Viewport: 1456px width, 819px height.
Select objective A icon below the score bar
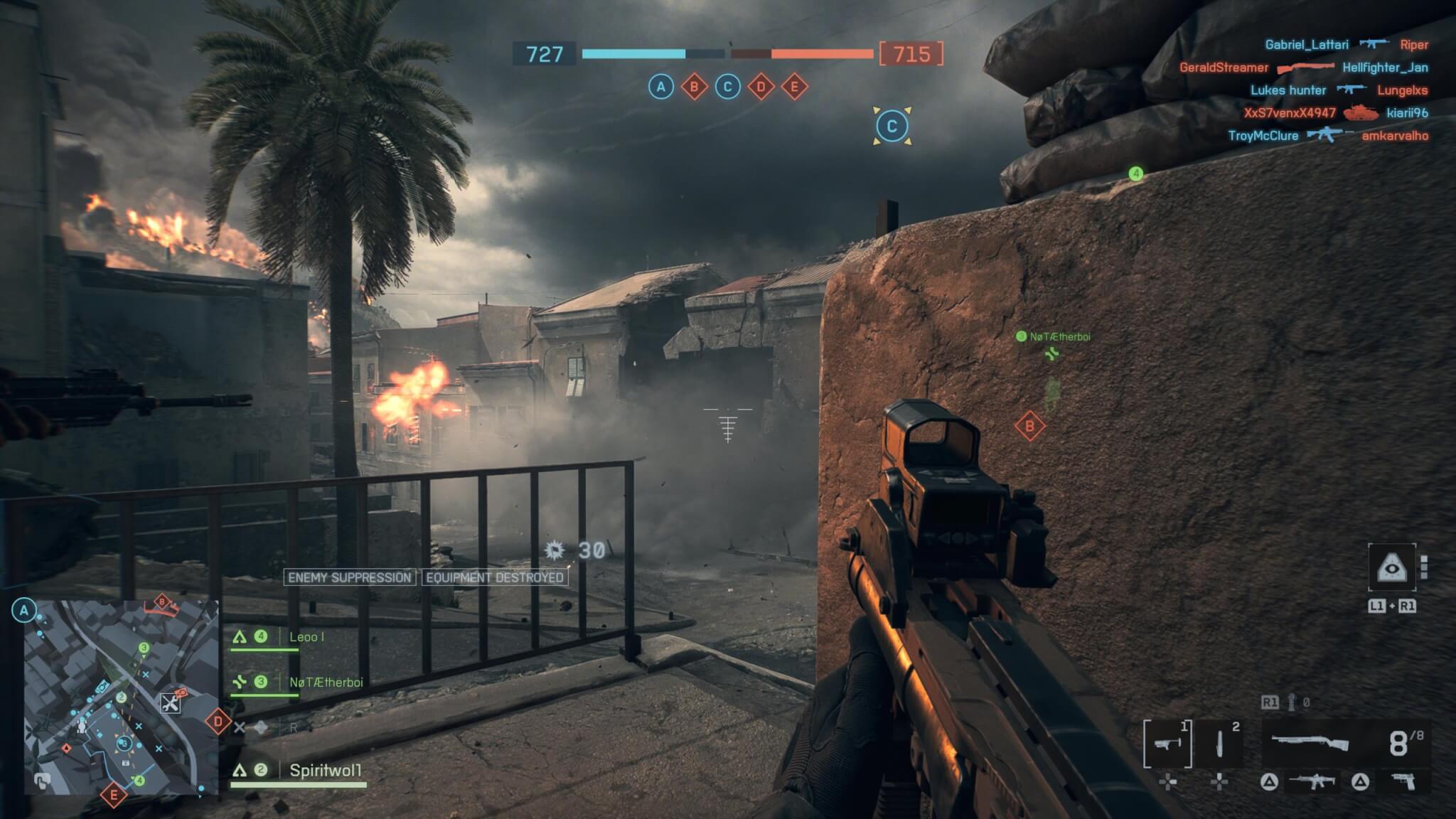click(661, 87)
